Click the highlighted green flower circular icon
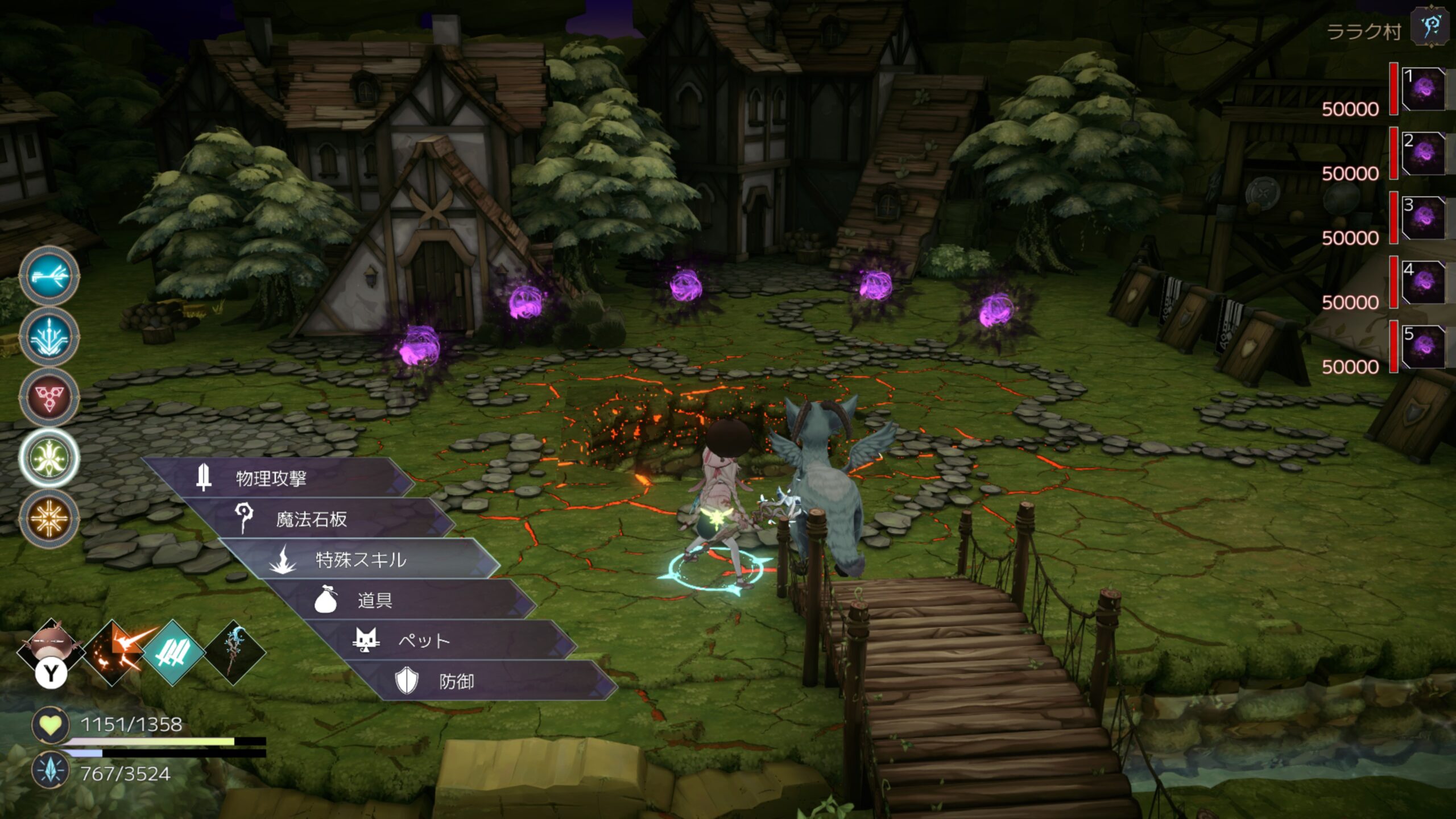Viewport: 1456px width, 819px height. pos(49,458)
